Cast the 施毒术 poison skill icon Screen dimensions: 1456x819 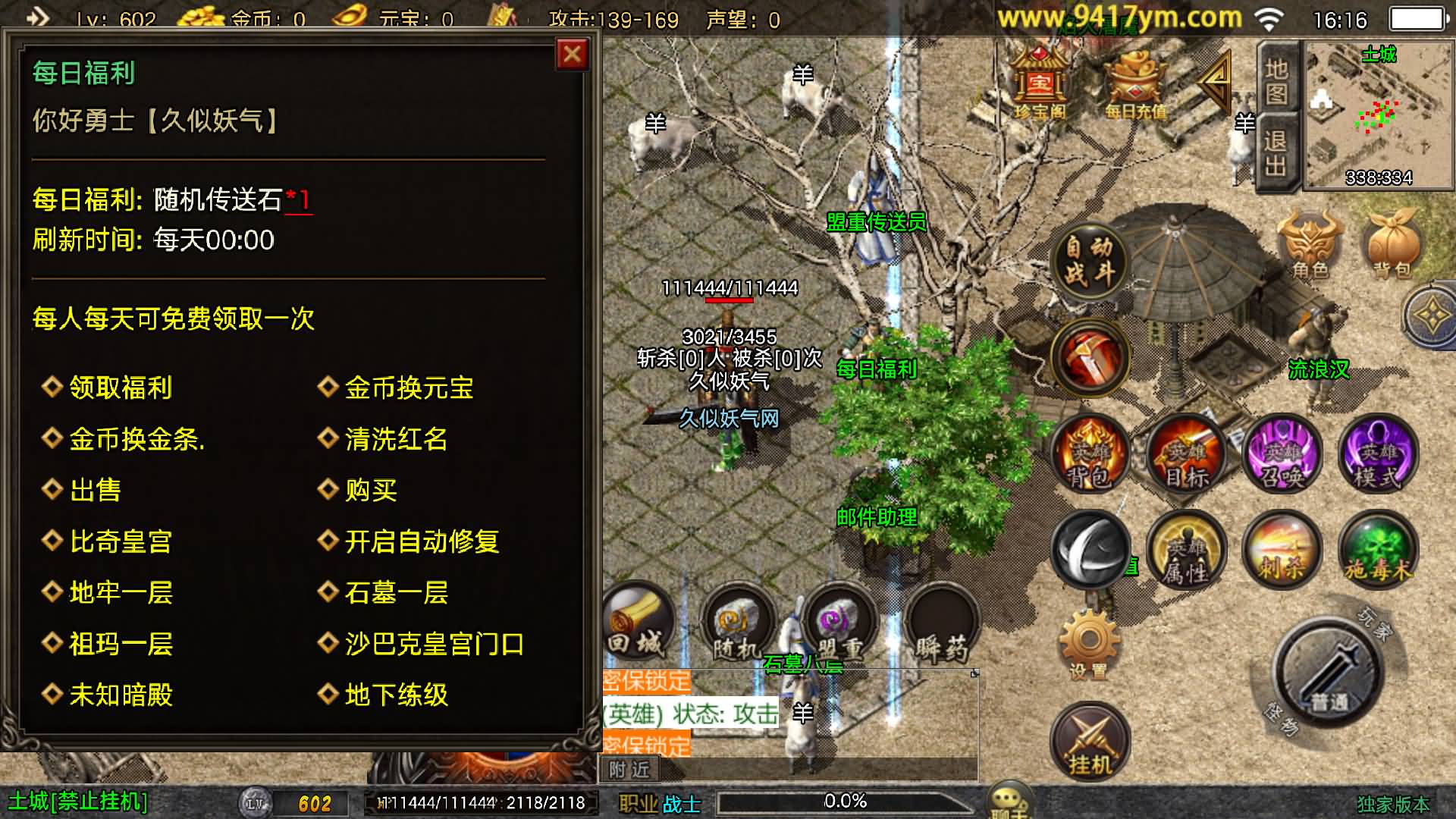pos(1376,551)
